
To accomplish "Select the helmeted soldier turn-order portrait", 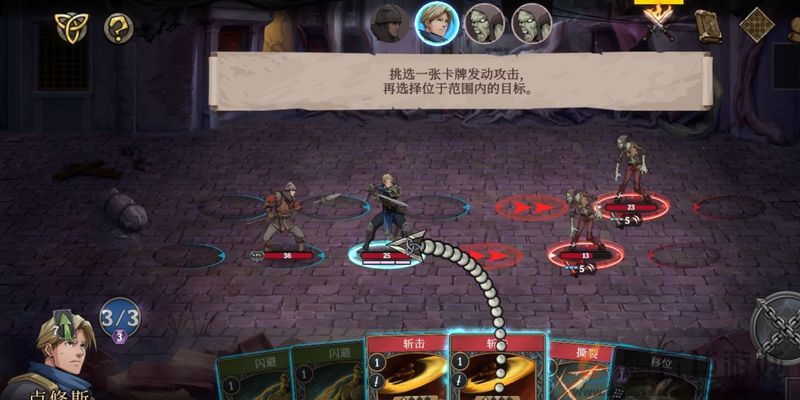I will 388,22.
